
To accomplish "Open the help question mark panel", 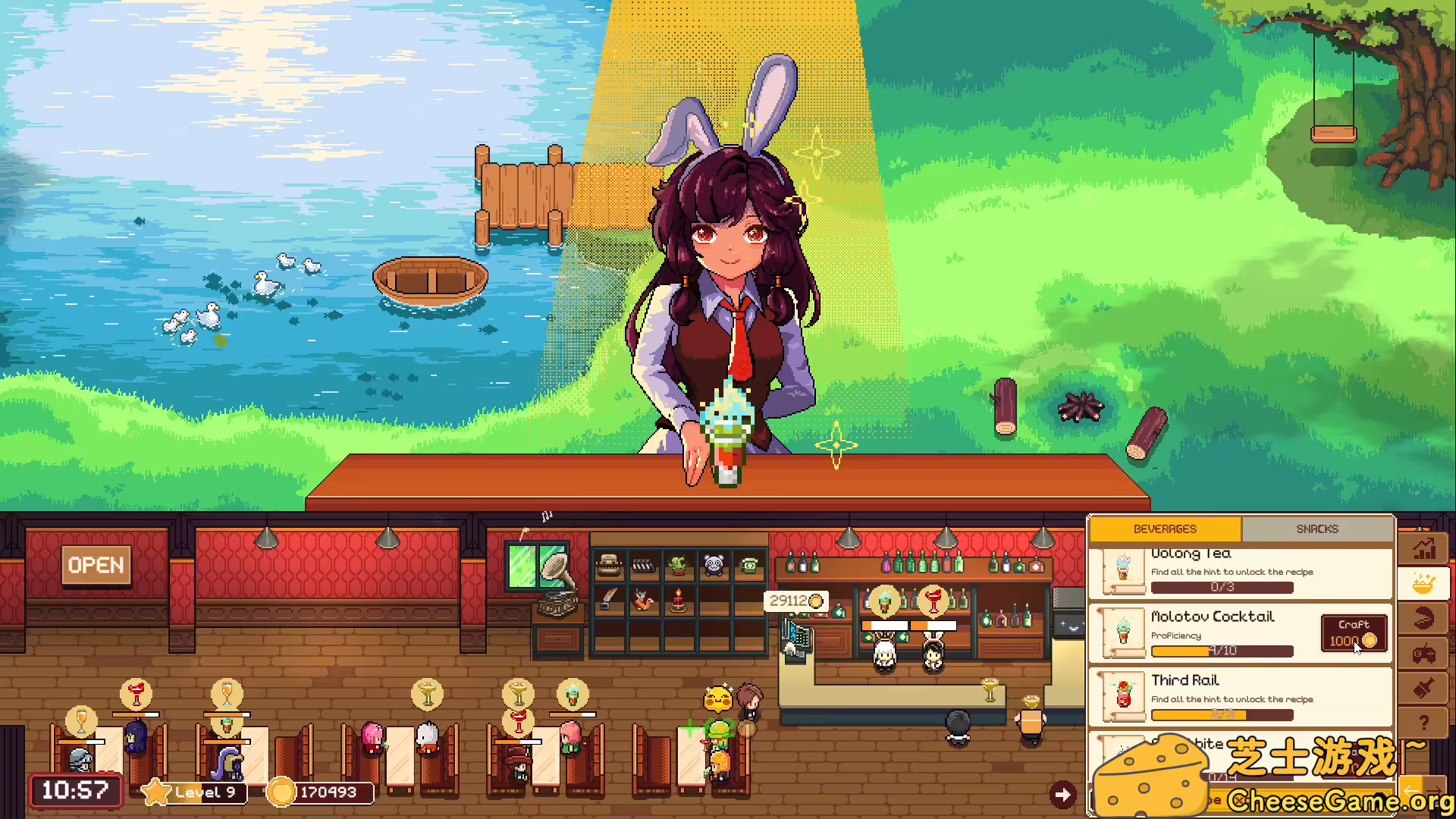I will 1423,722.
